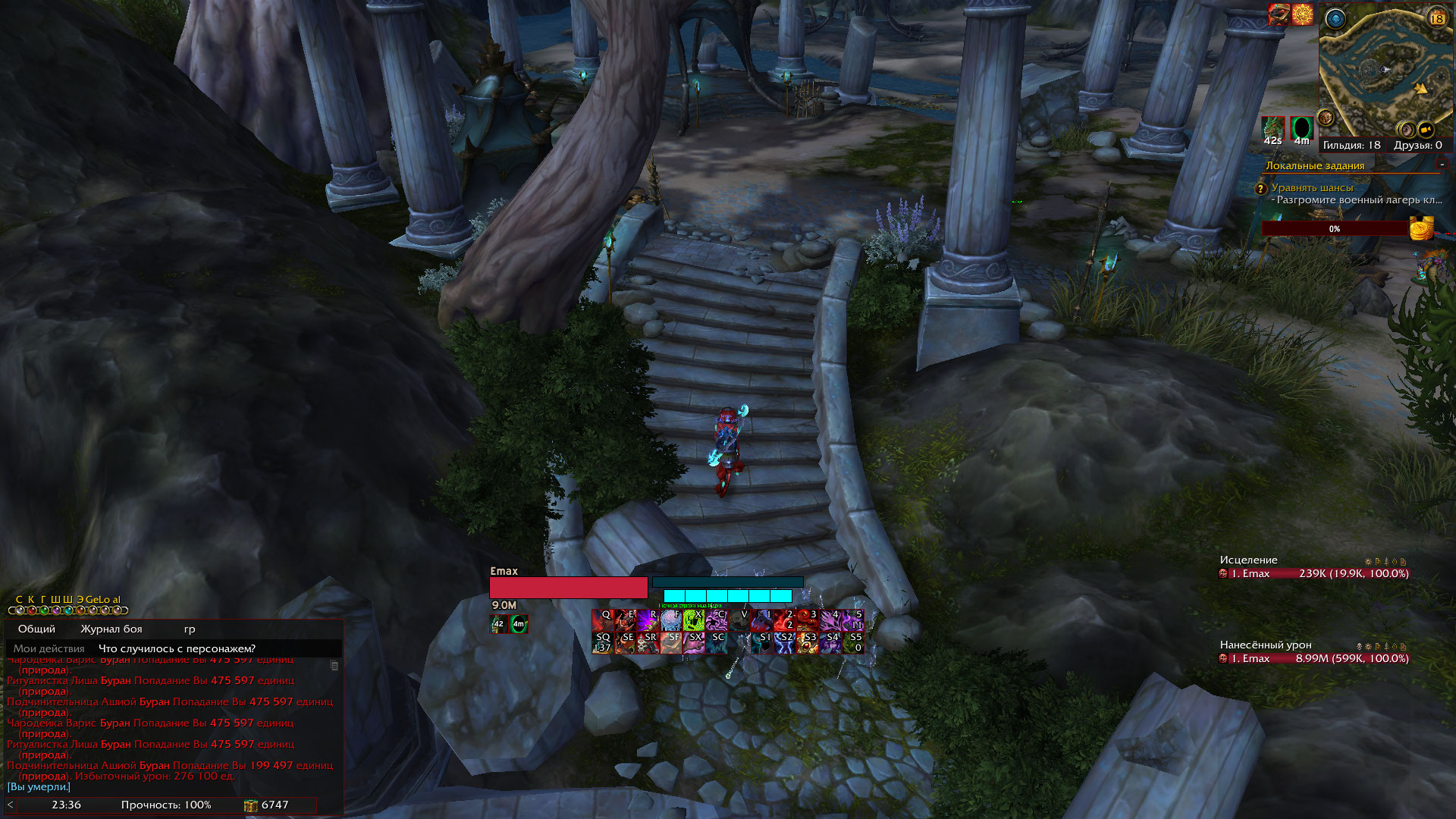Click the [Вы умерли] death link

(39, 787)
